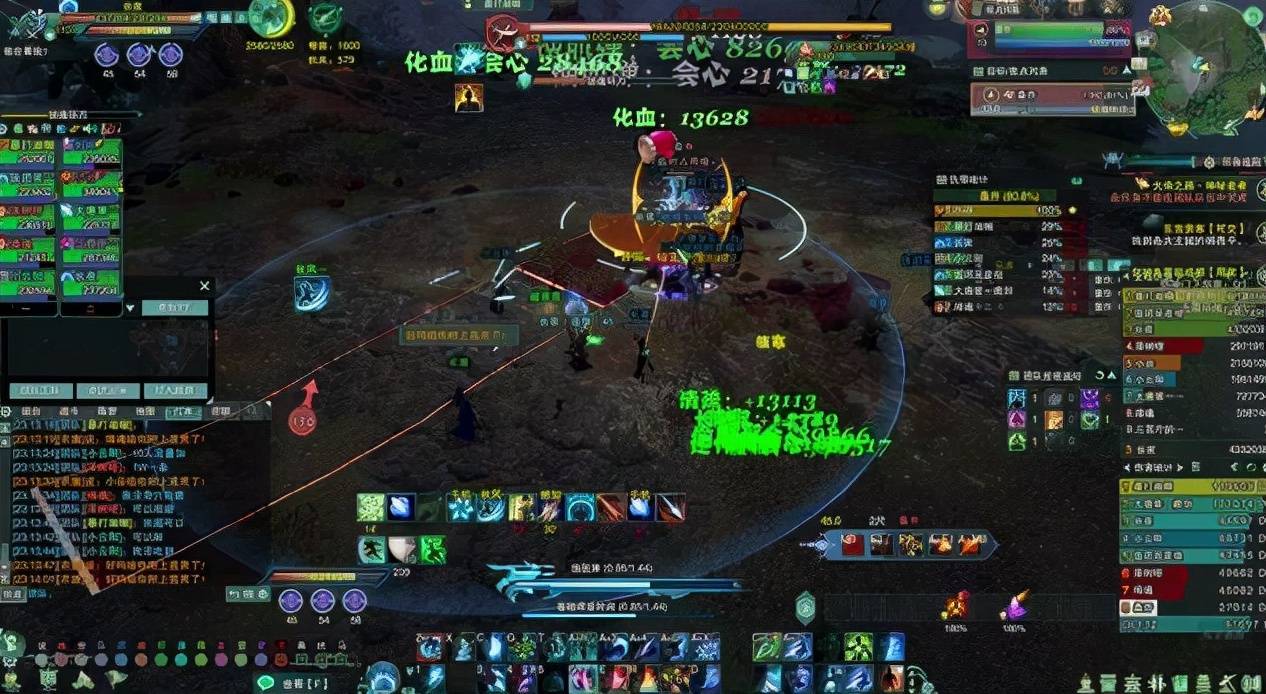Screen dimensions: 1266x694
Task: Select the boss portrait on target frame
Action: click(x=502, y=33)
